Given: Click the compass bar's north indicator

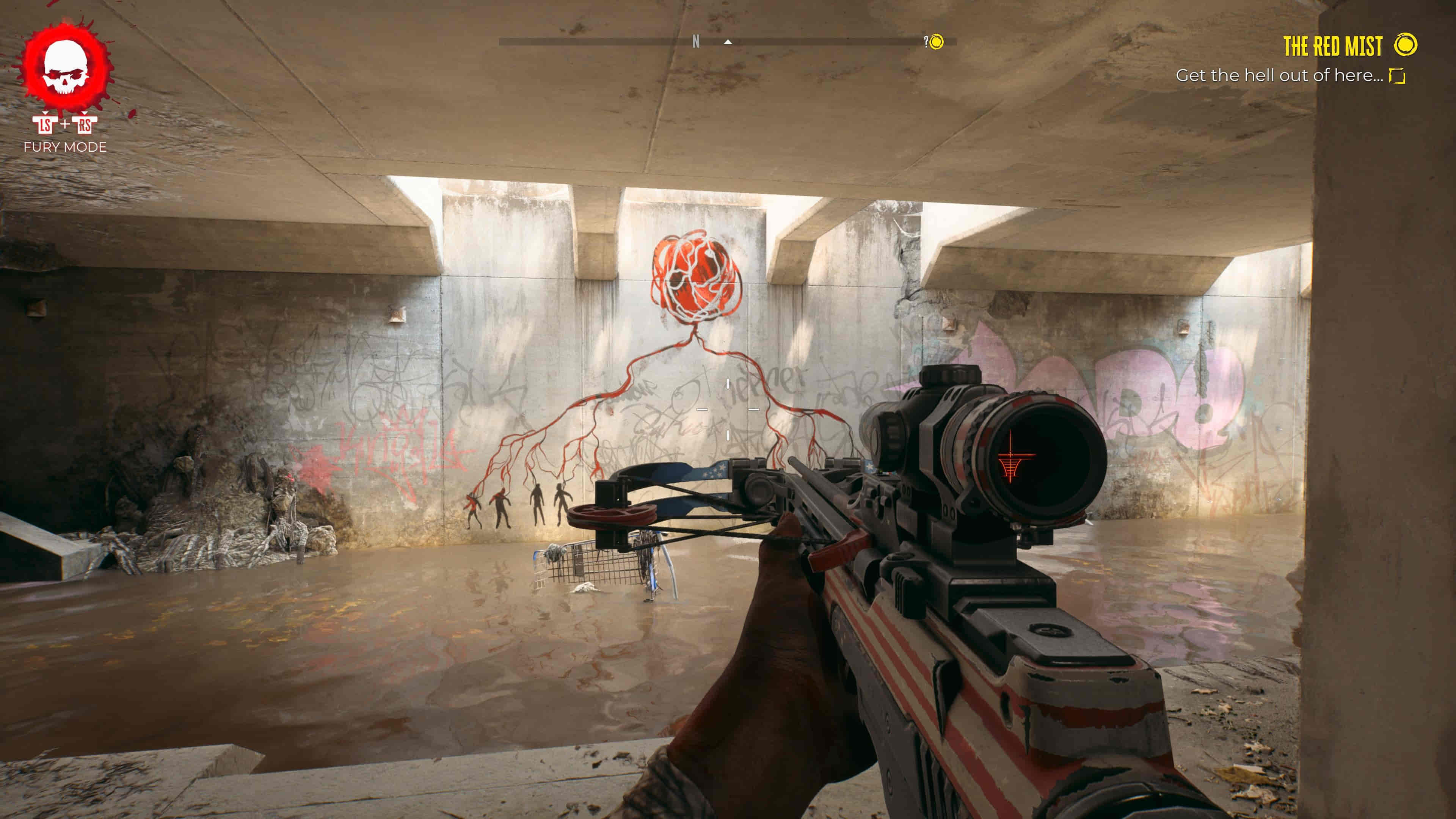Looking at the screenshot, I should click(696, 42).
